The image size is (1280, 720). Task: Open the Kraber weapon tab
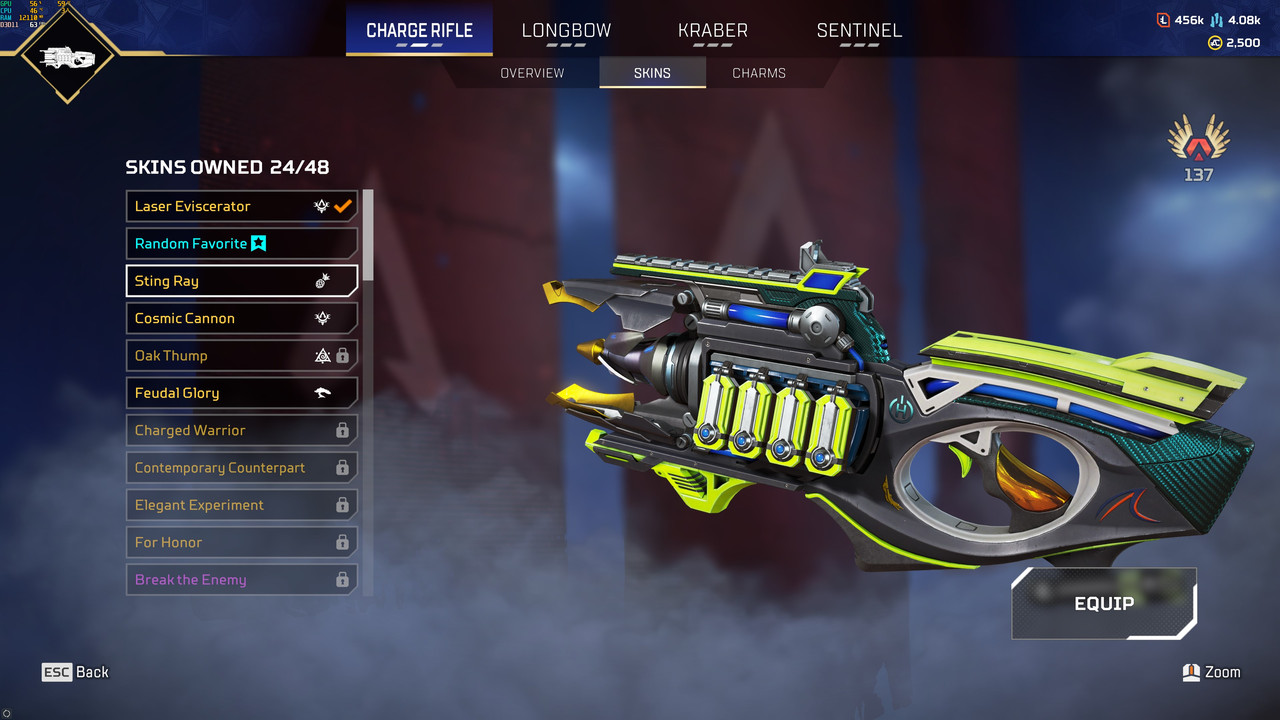(x=712, y=30)
